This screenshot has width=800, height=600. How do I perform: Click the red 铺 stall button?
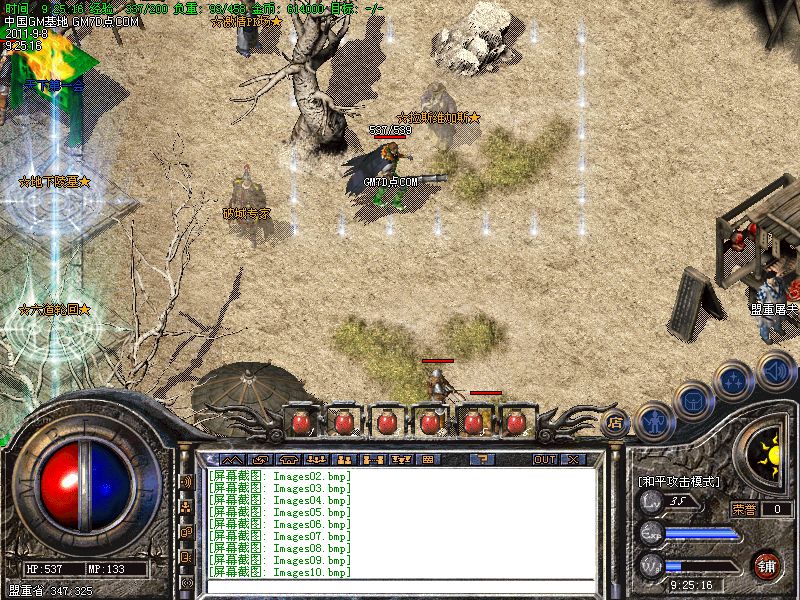point(767,565)
